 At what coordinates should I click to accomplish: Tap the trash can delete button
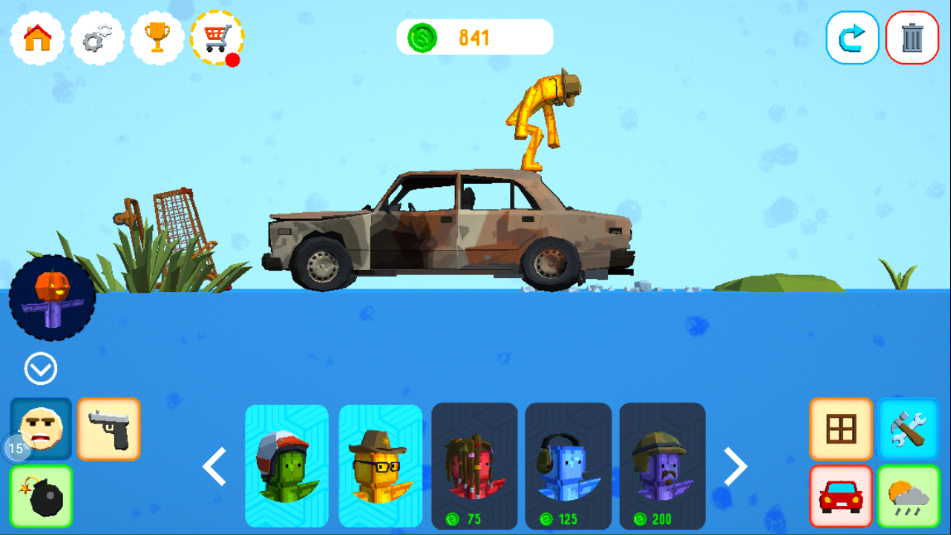tap(912, 38)
